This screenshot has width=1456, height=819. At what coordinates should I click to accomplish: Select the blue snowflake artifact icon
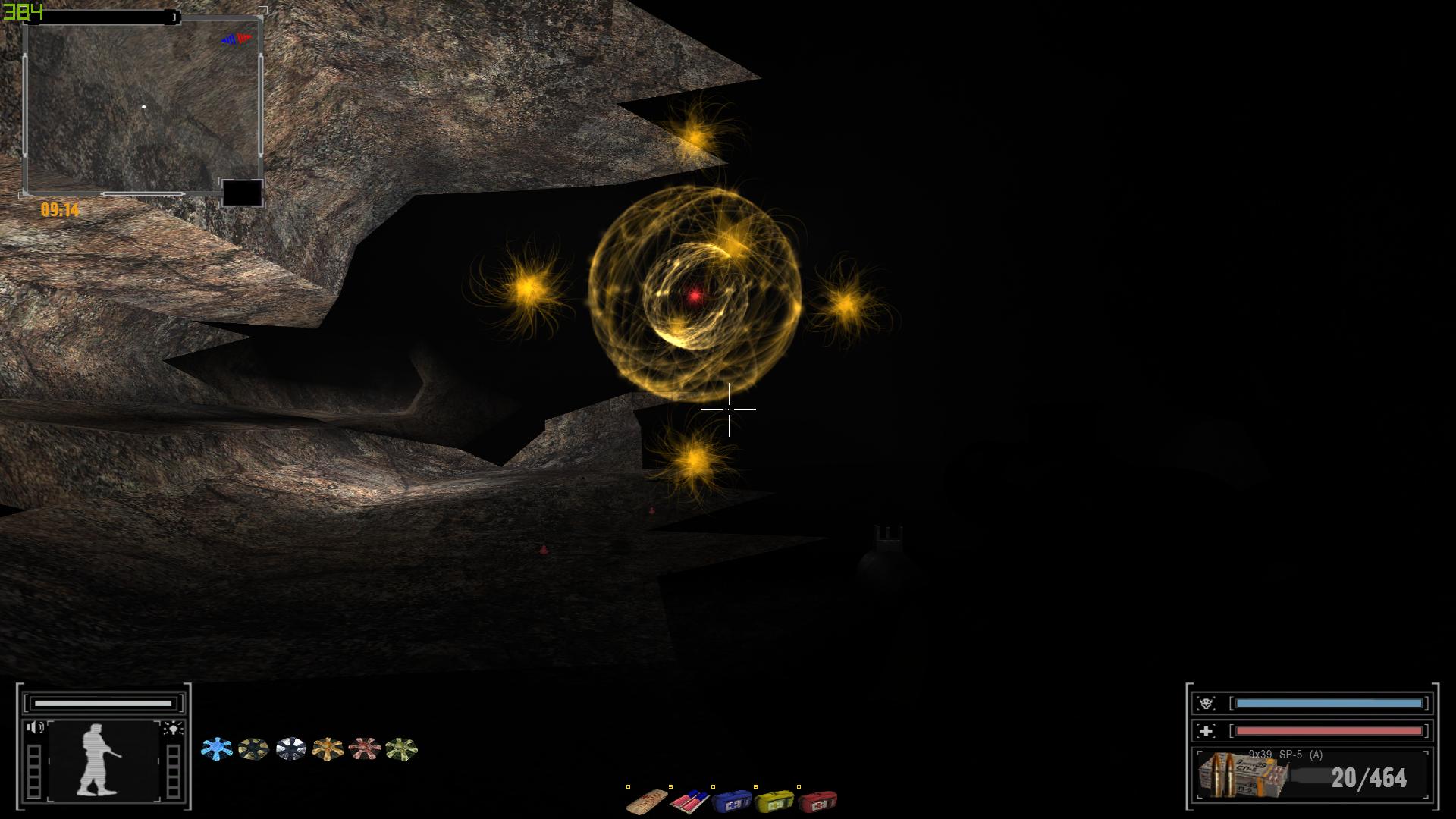point(216,749)
